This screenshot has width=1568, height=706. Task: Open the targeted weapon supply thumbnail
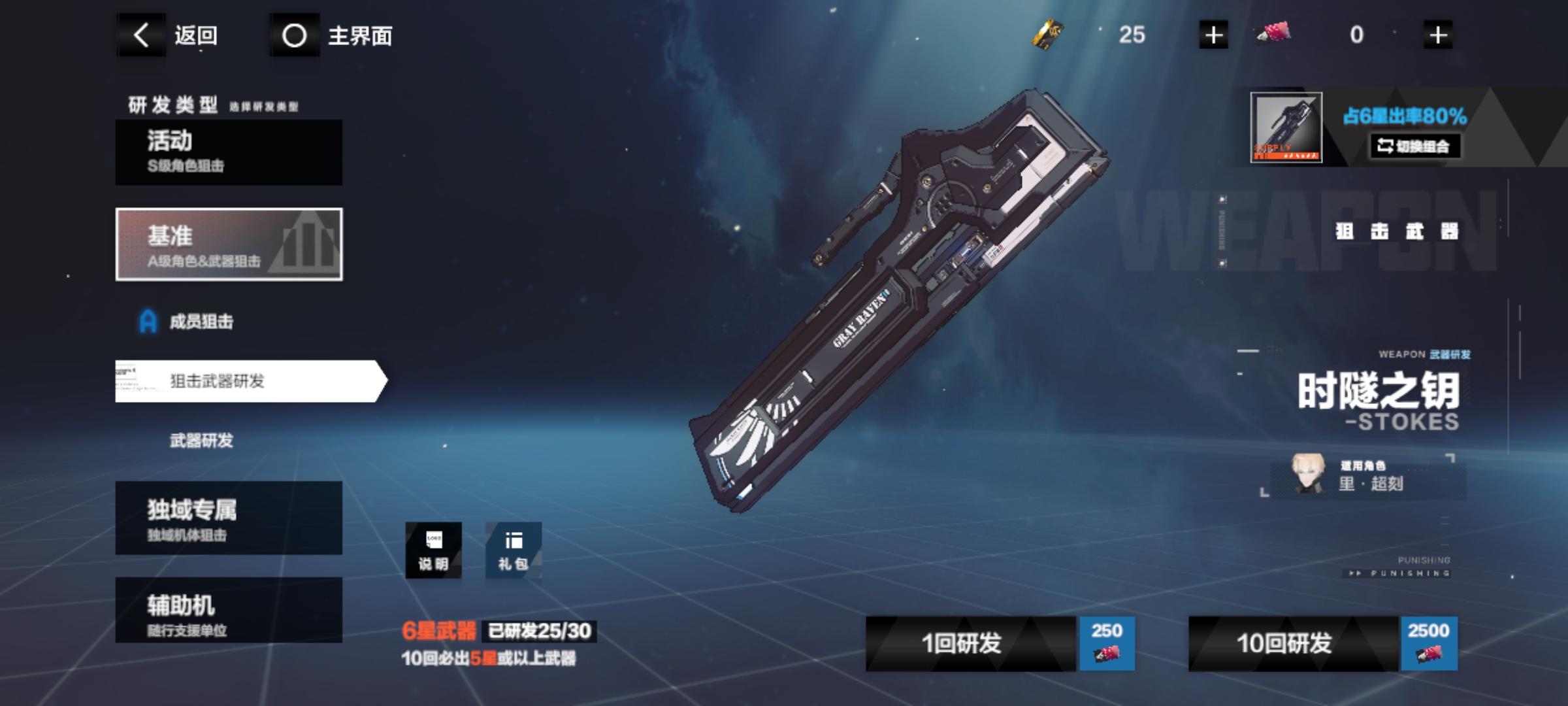1286,127
